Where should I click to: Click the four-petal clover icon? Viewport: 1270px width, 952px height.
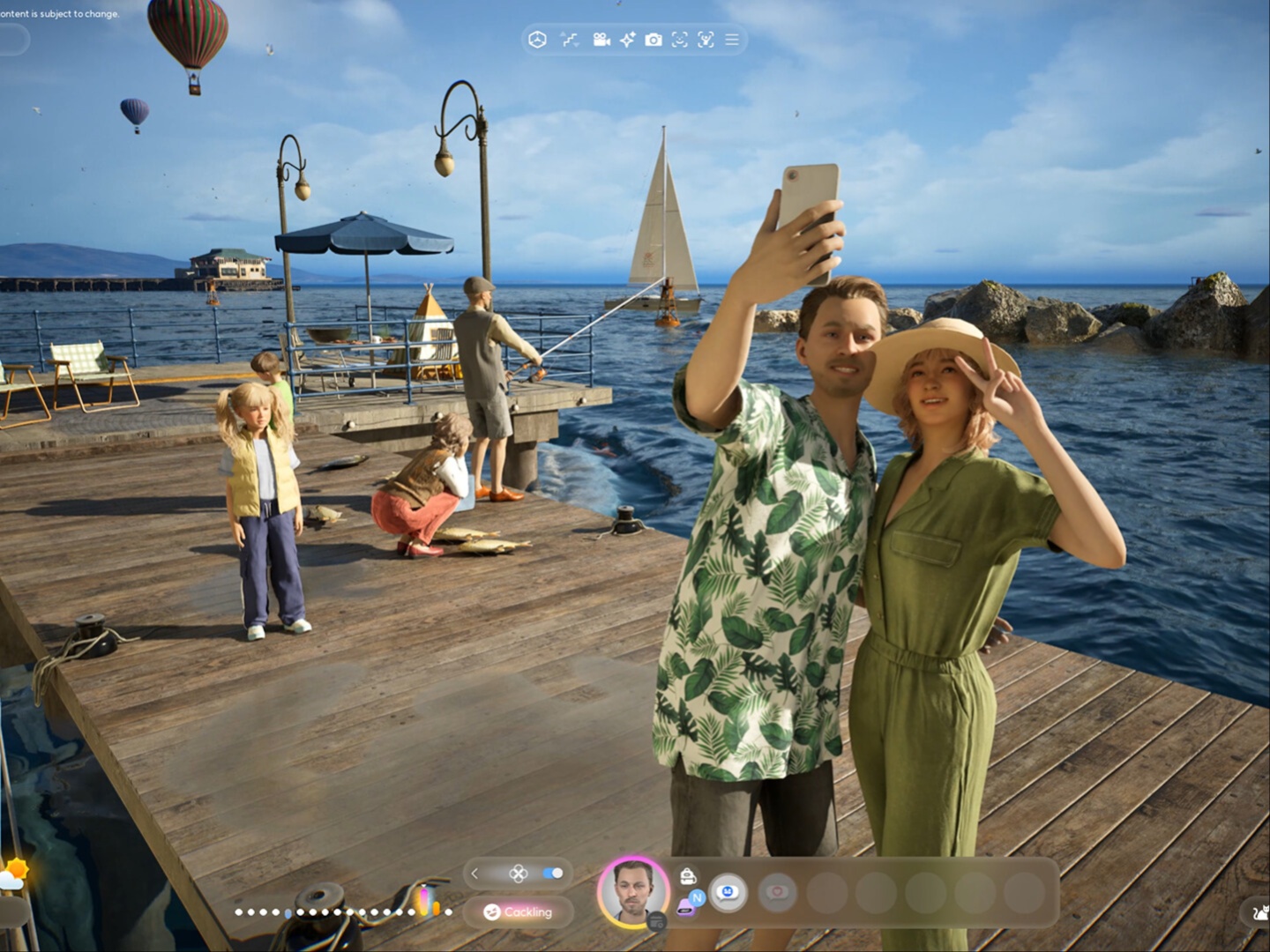click(519, 874)
